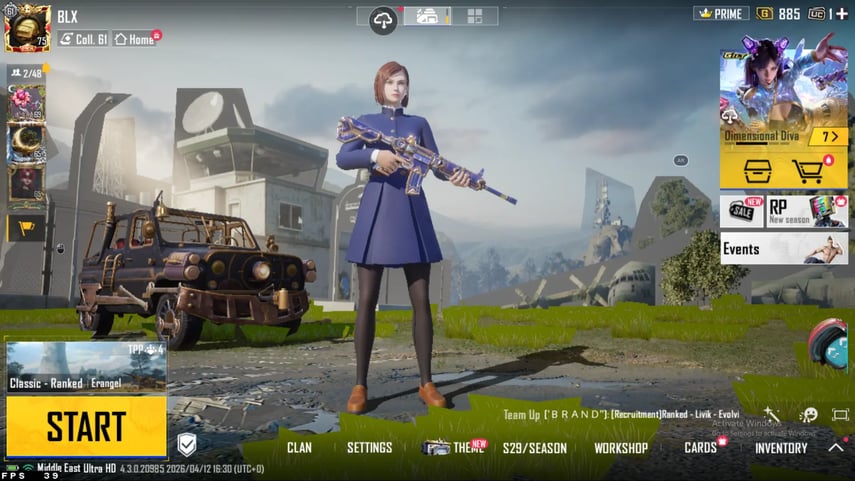
Task: Open SETTINGS from the bottom bar
Action: click(369, 448)
